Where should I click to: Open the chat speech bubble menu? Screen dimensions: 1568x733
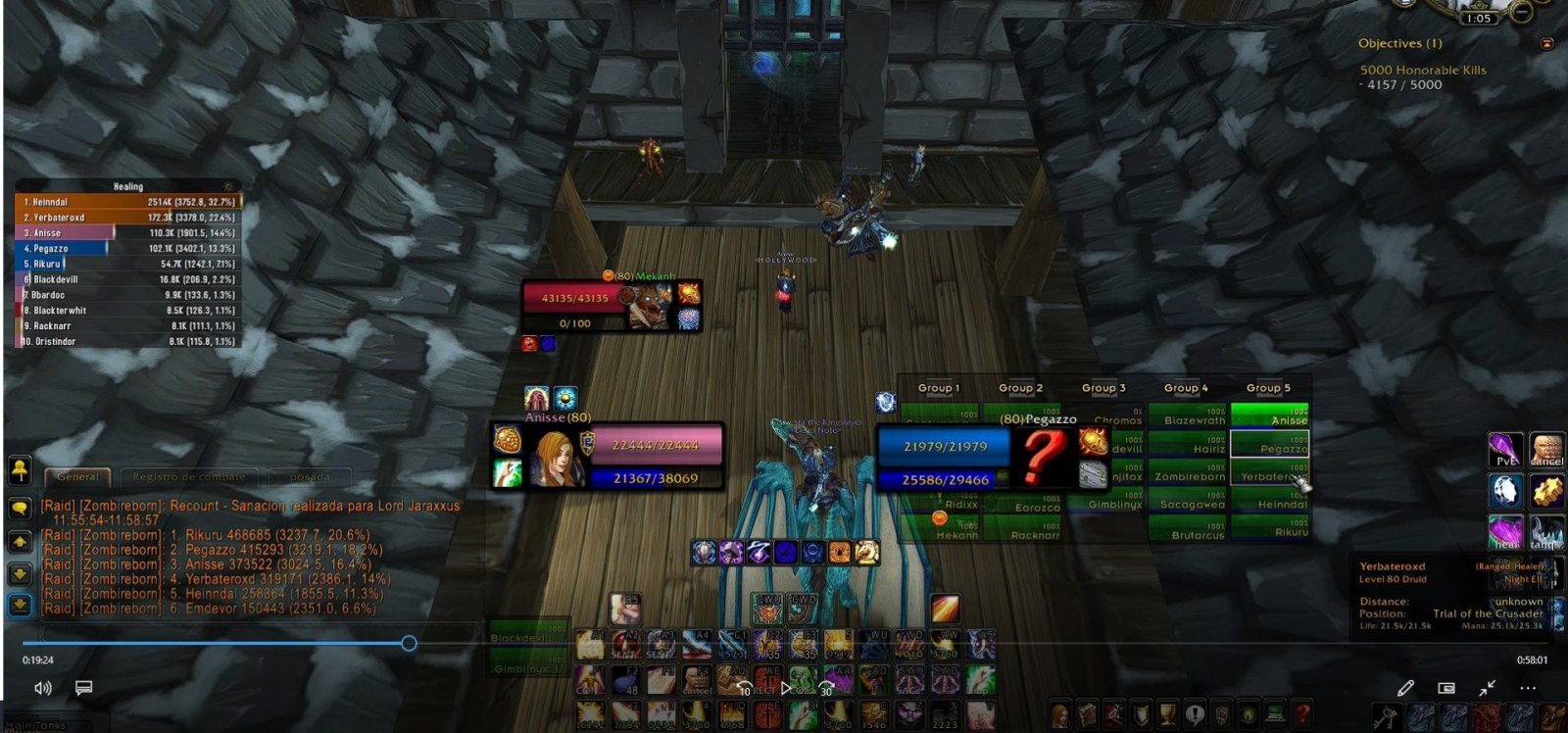coord(20,508)
